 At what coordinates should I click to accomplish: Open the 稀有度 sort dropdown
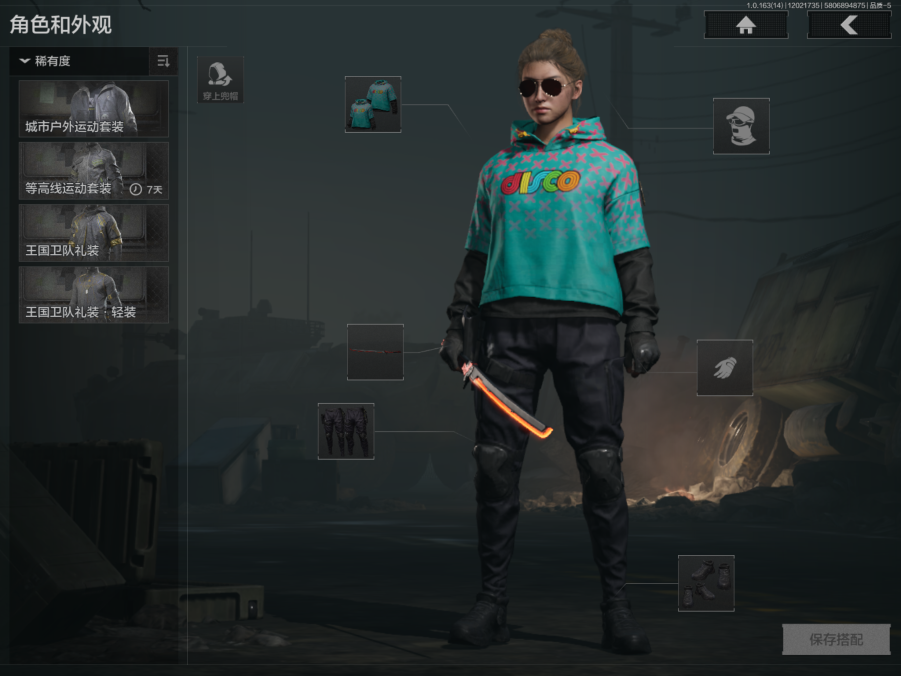pyautogui.click(x=80, y=61)
